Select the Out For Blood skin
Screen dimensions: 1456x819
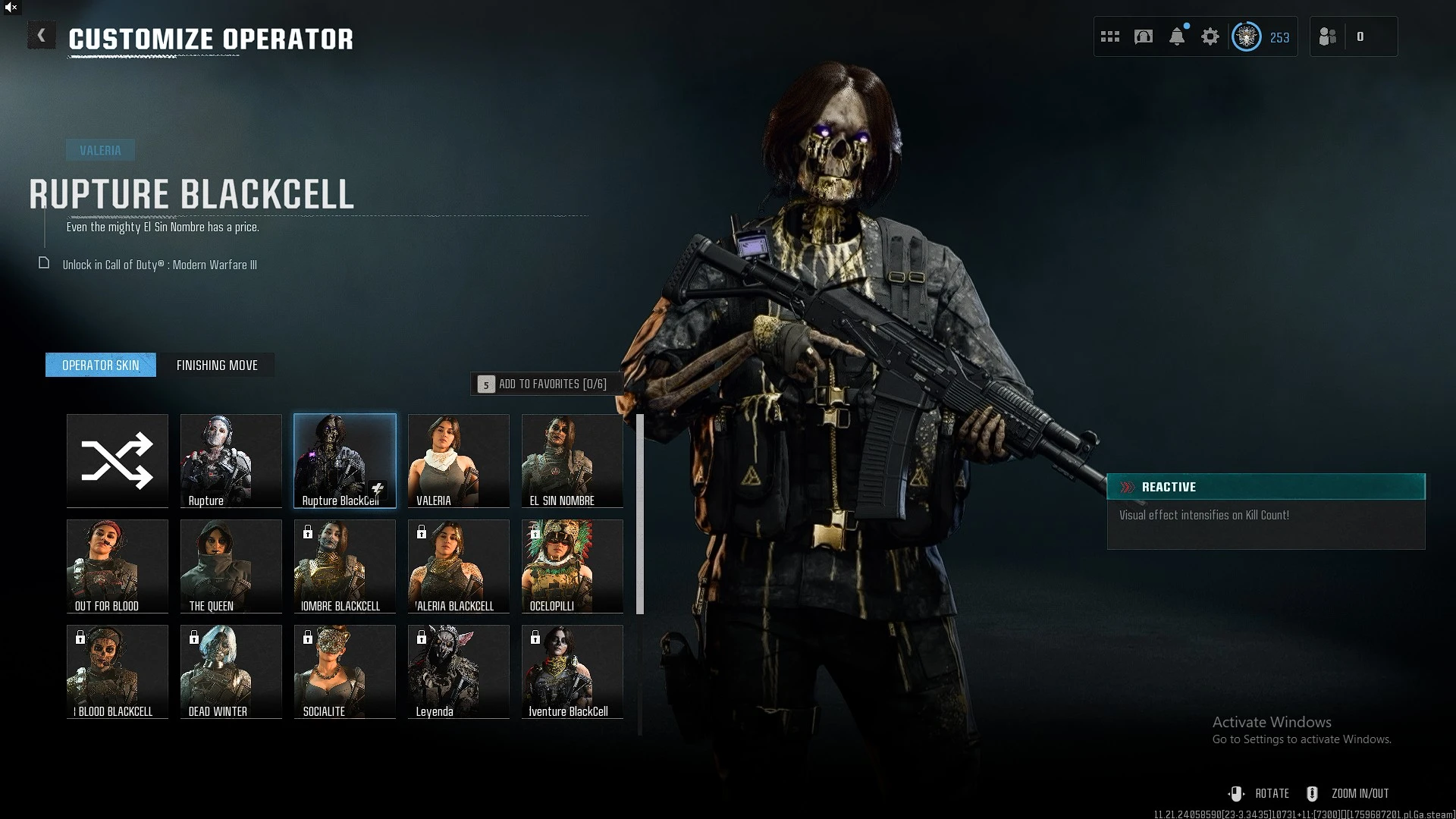[118, 566]
